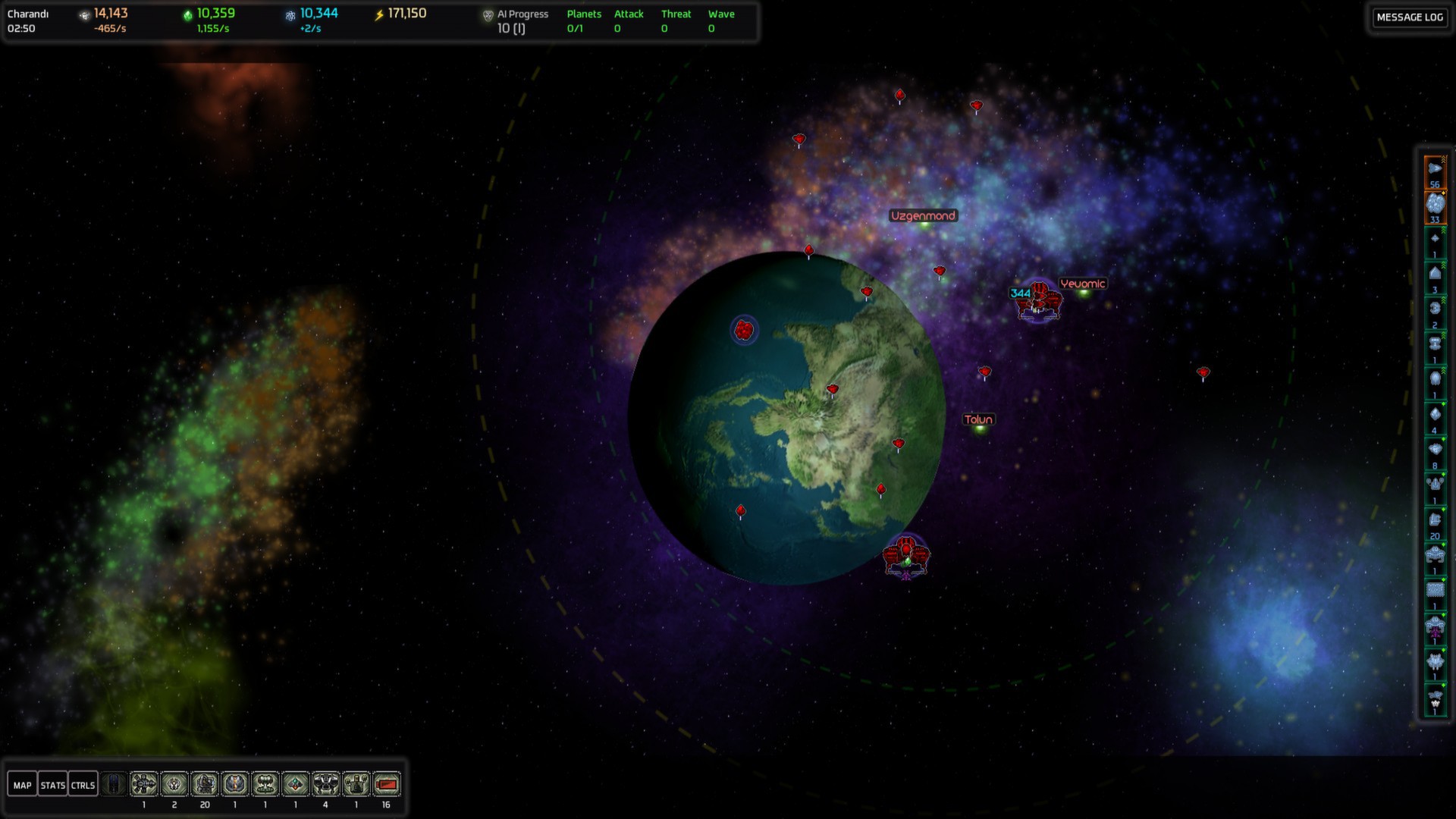Click the CTRLS button

pyautogui.click(x=83, y=785)
